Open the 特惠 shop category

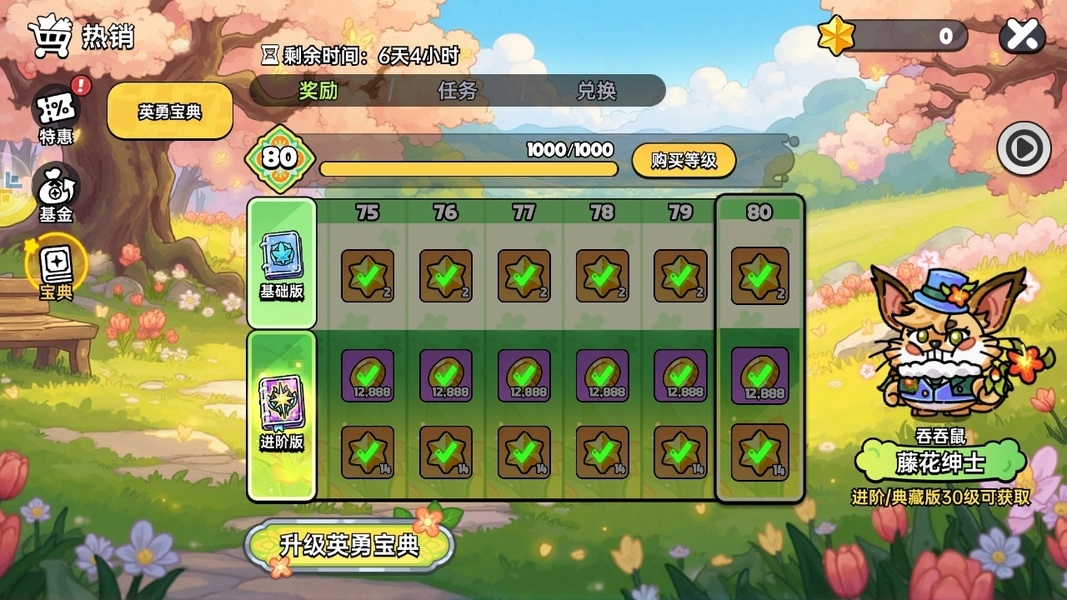point(56,115)
